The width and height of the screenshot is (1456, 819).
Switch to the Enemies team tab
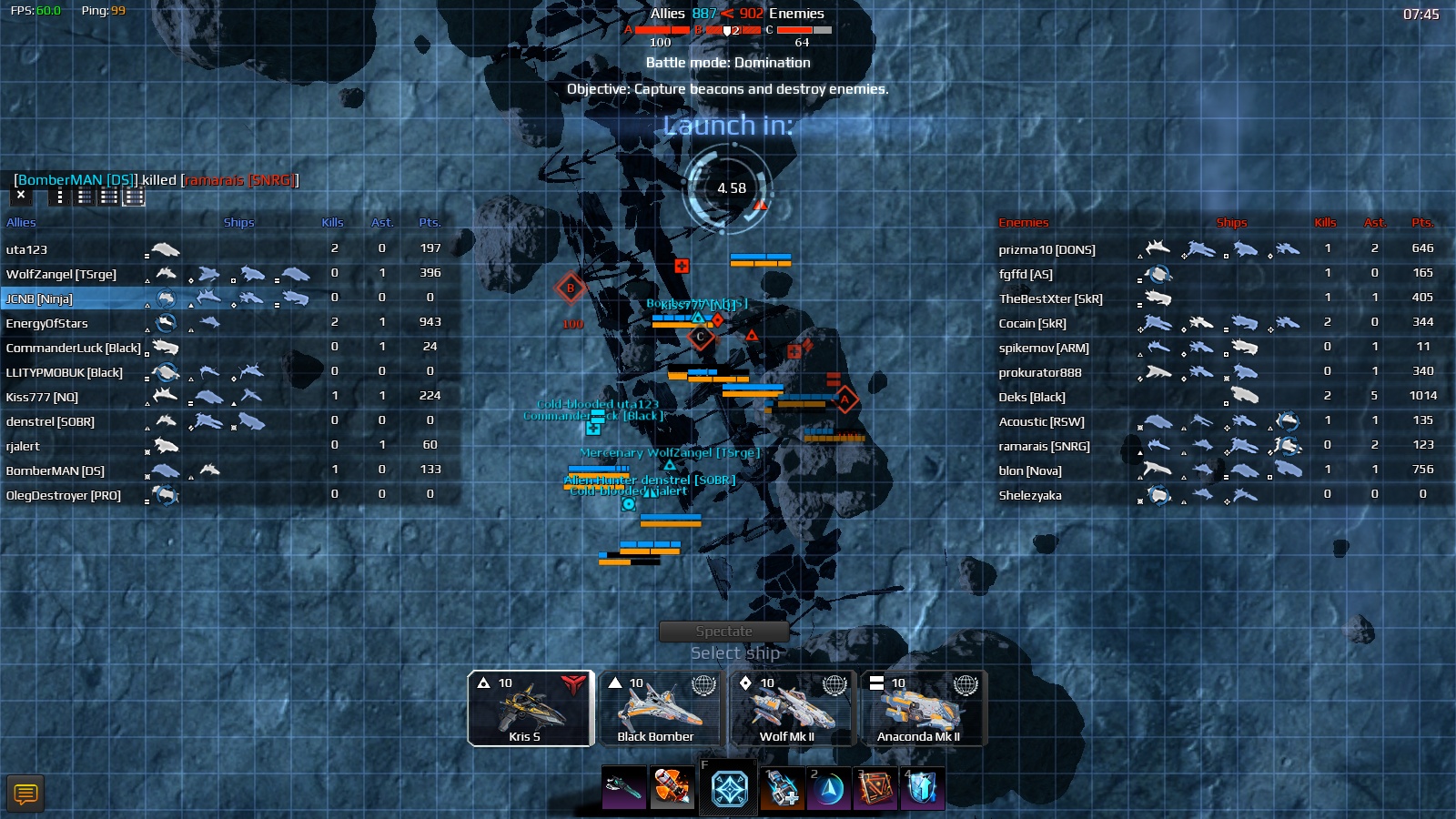(x=1022, y=221)
